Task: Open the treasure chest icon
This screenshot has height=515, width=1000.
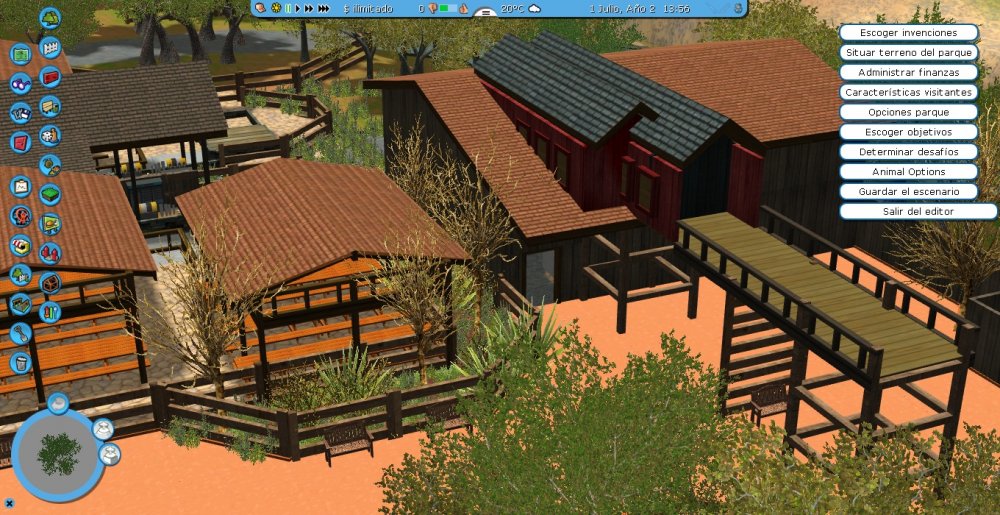Action: (50, 283)
